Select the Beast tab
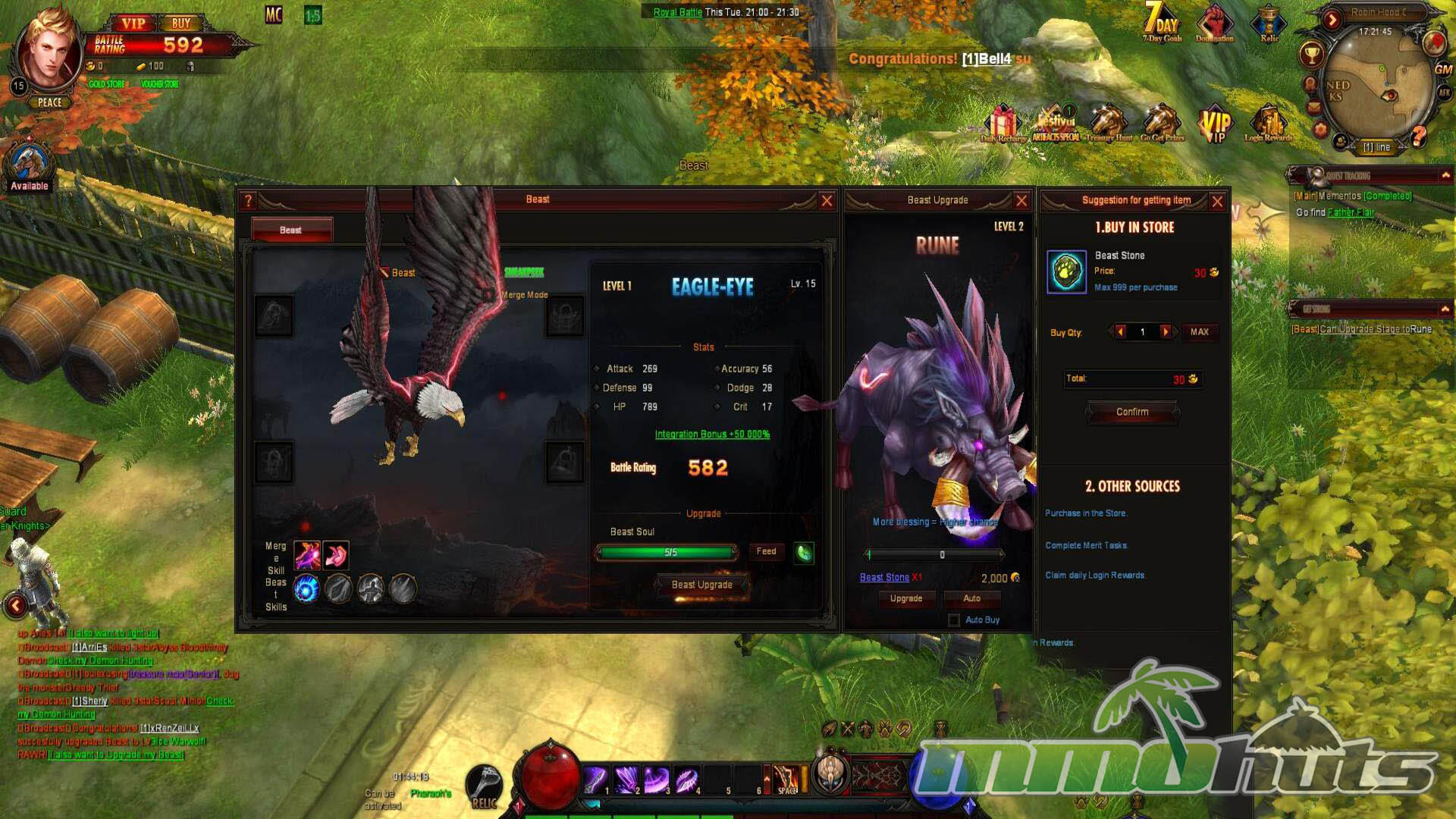Screen dimensions: 1456x819 291,230
